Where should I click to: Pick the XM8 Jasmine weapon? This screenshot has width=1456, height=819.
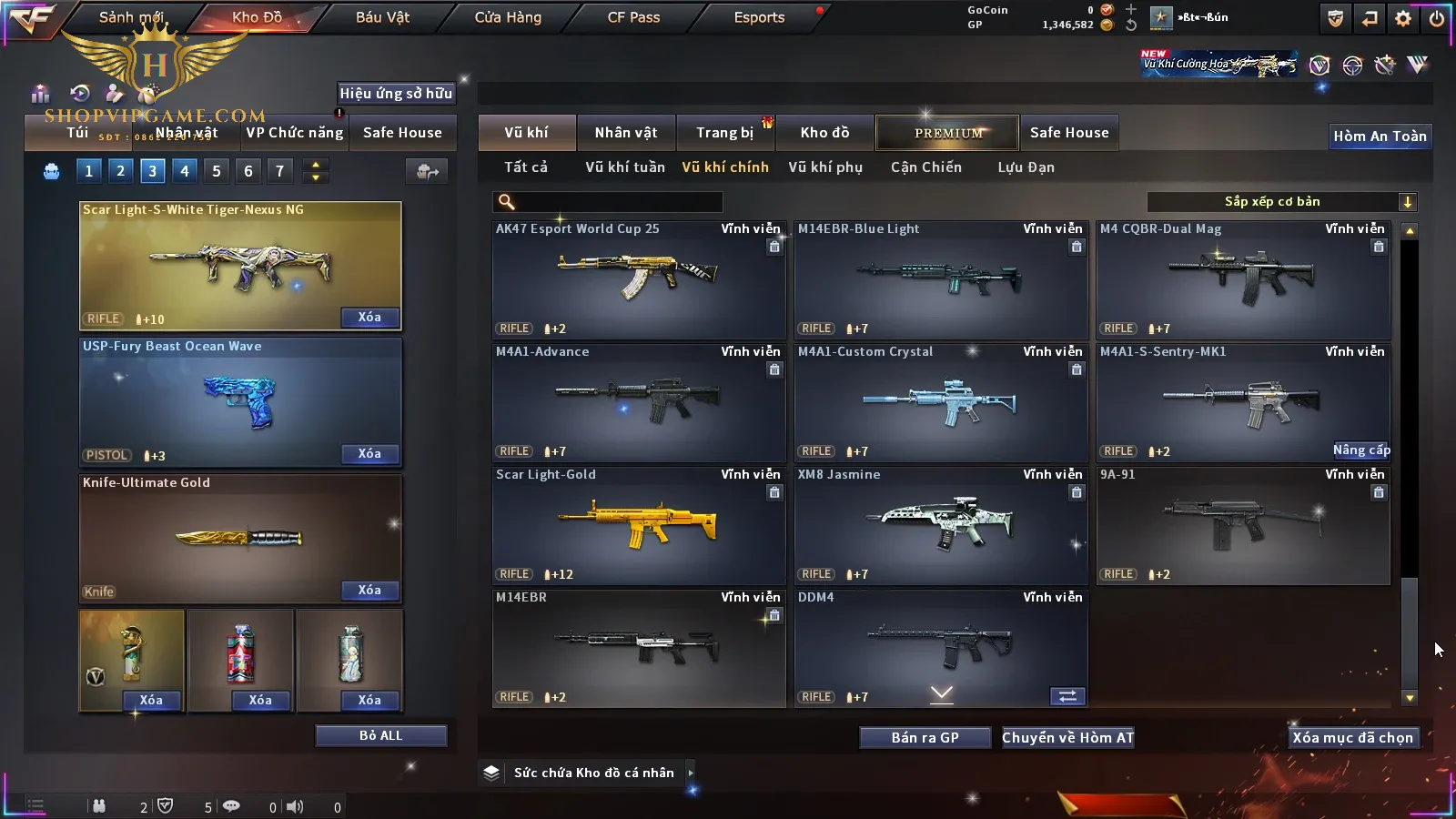tap(940, 524)
